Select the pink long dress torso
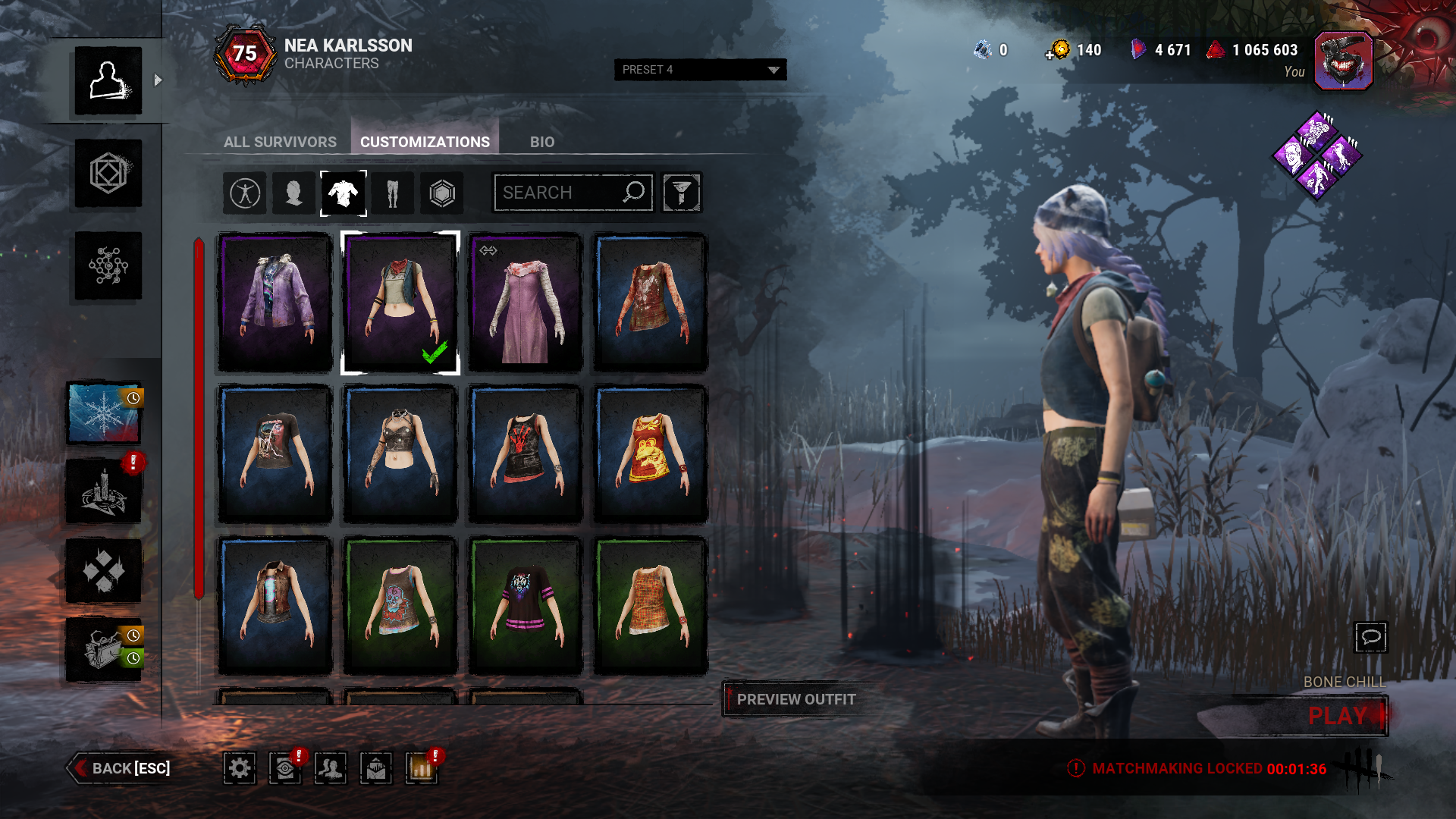 point(525,303)
